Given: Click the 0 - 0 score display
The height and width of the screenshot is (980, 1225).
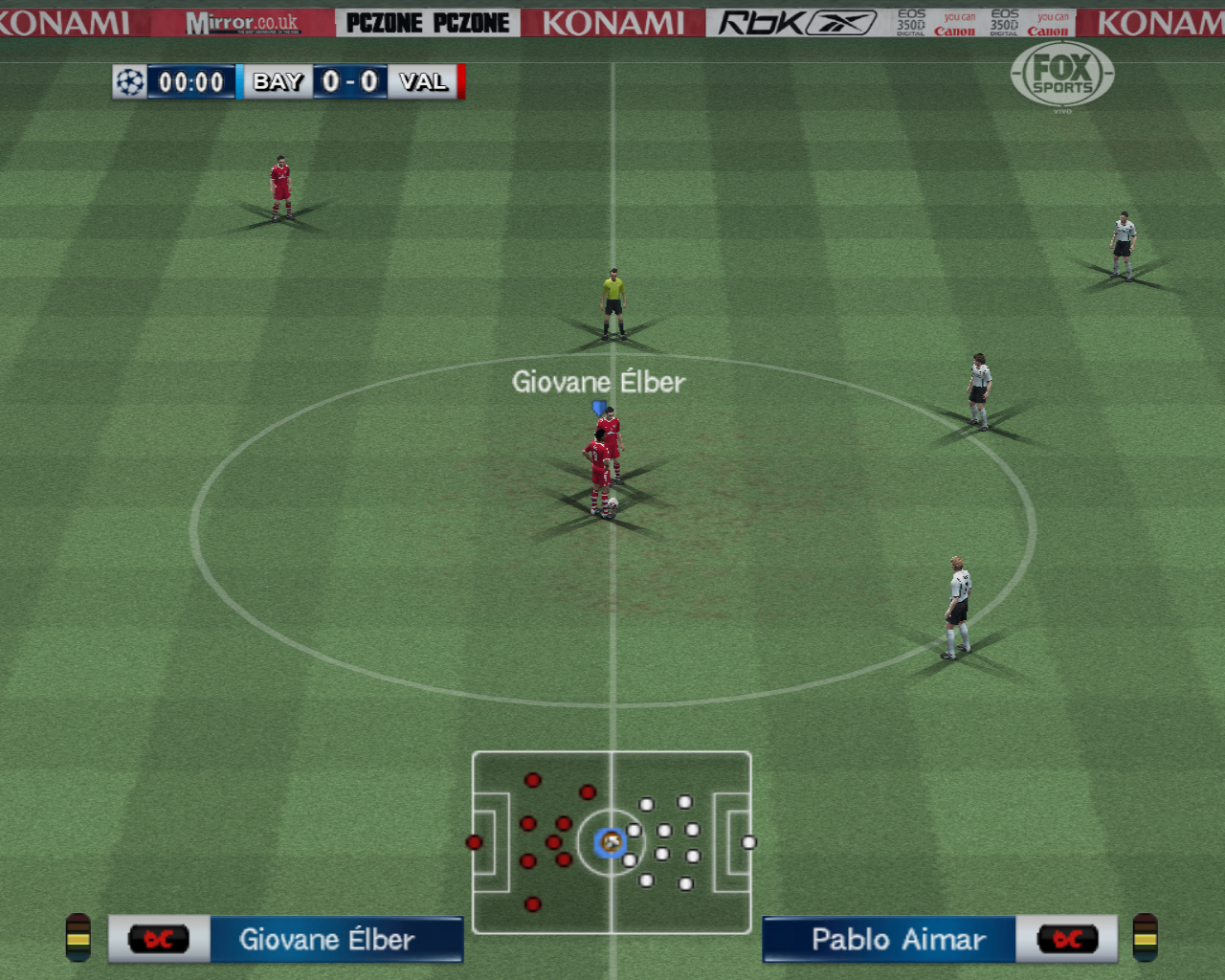Looking at the screenshot, I should click(x=350, y=82).
